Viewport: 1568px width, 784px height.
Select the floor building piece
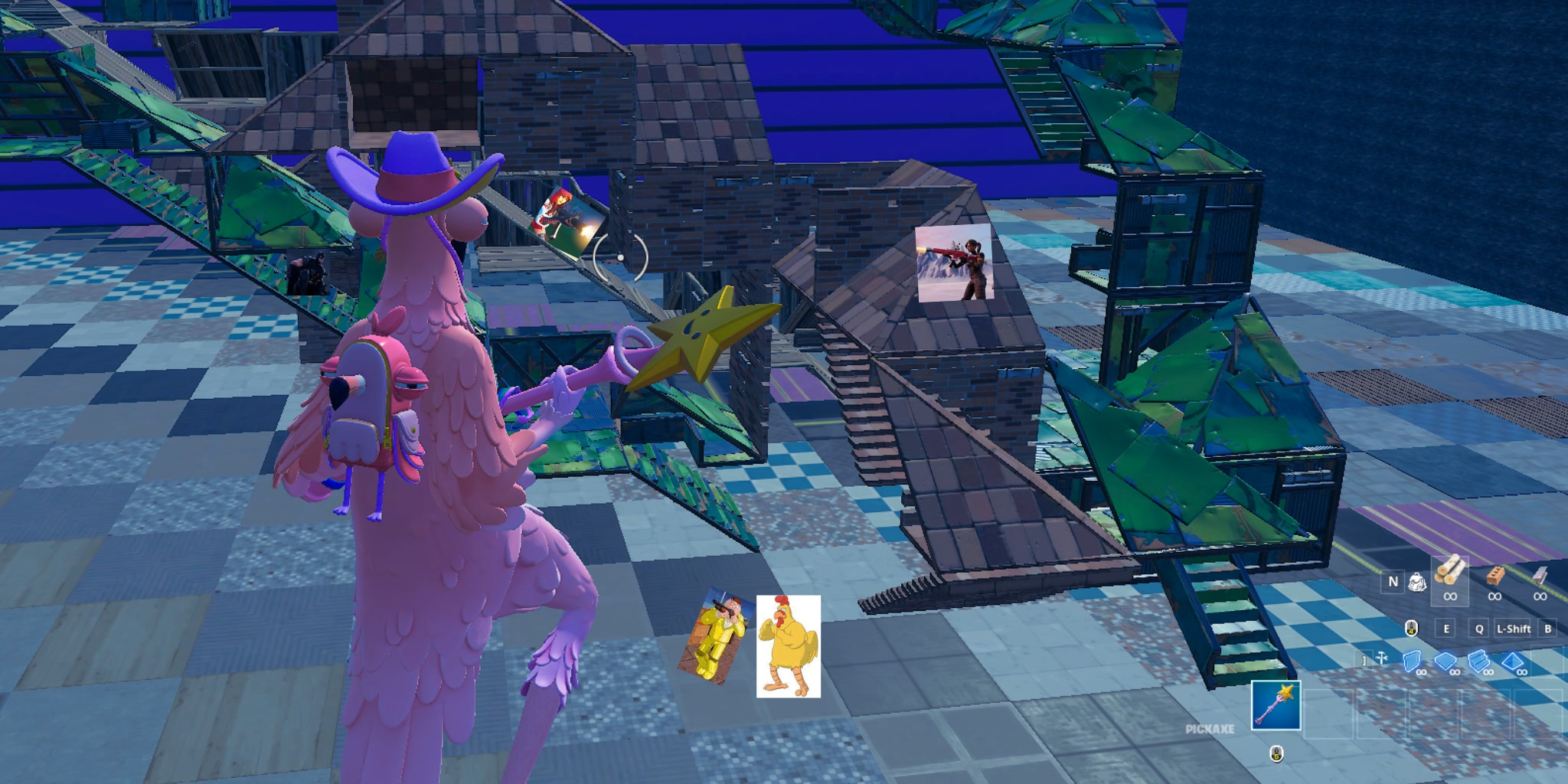click(x=1445, y=661)
